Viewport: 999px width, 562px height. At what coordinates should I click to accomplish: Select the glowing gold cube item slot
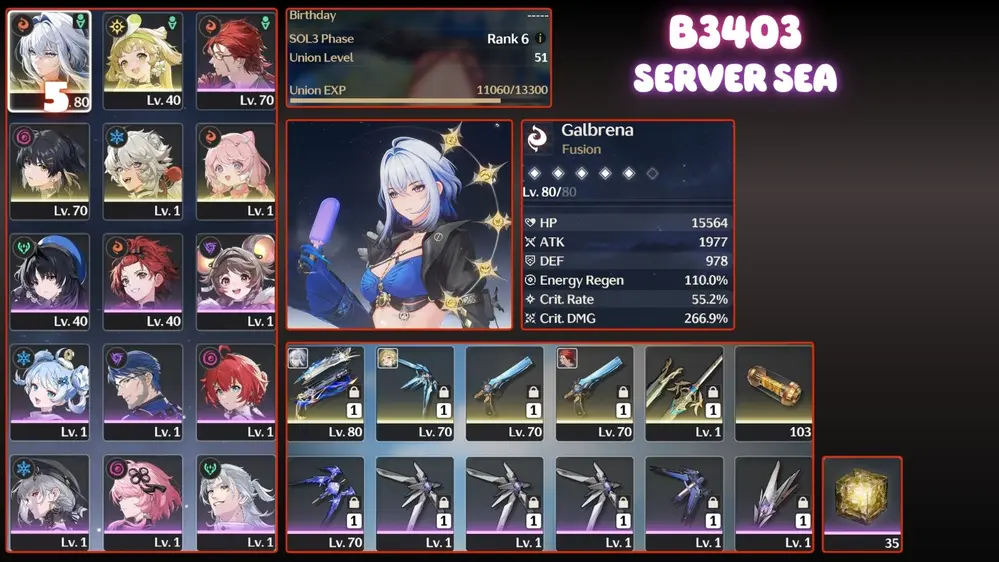tap(862, 503)
